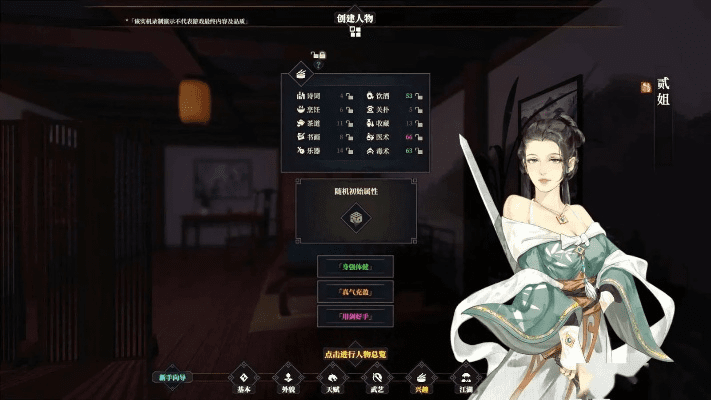This screenshot has height=400, width=711.
Task: Select the 真气充盈 trait
Action: 355,291
